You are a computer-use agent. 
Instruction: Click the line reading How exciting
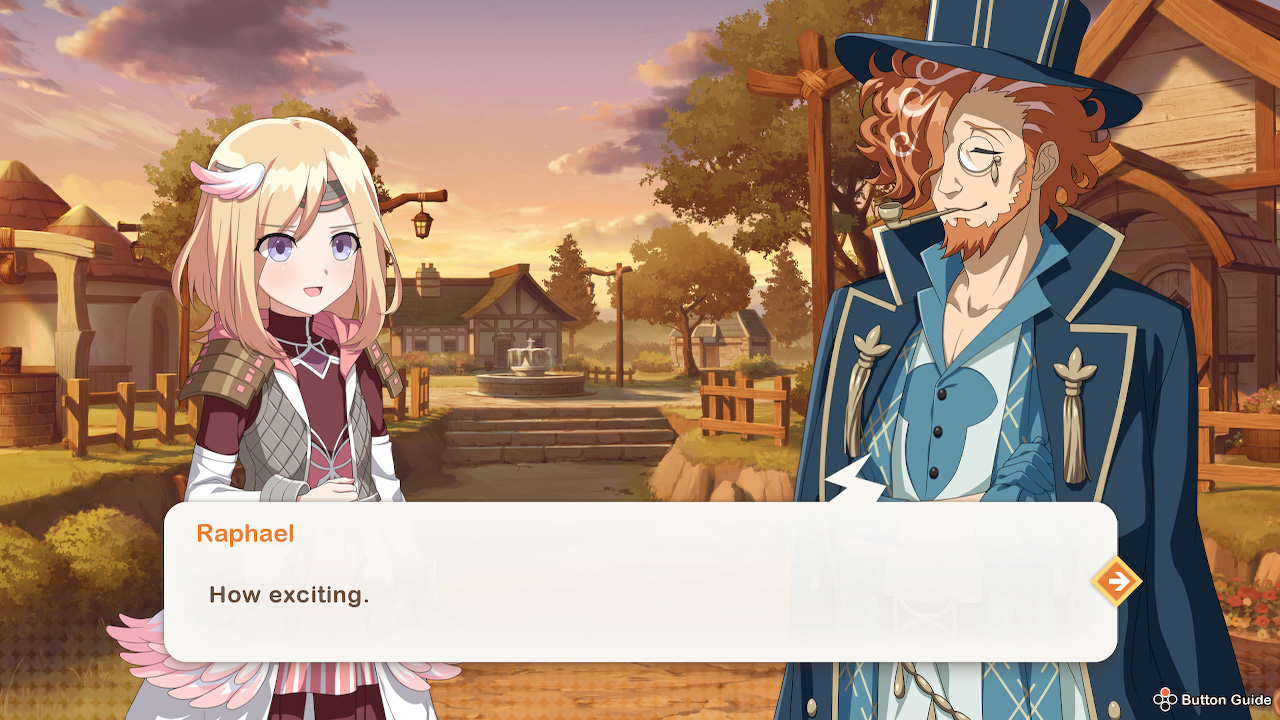(289, 594)
